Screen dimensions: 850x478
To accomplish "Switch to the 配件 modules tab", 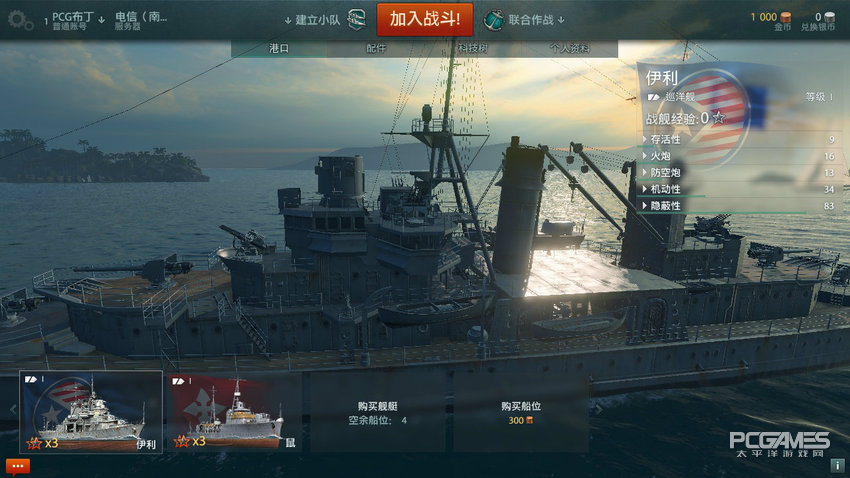I will [376, 48].
